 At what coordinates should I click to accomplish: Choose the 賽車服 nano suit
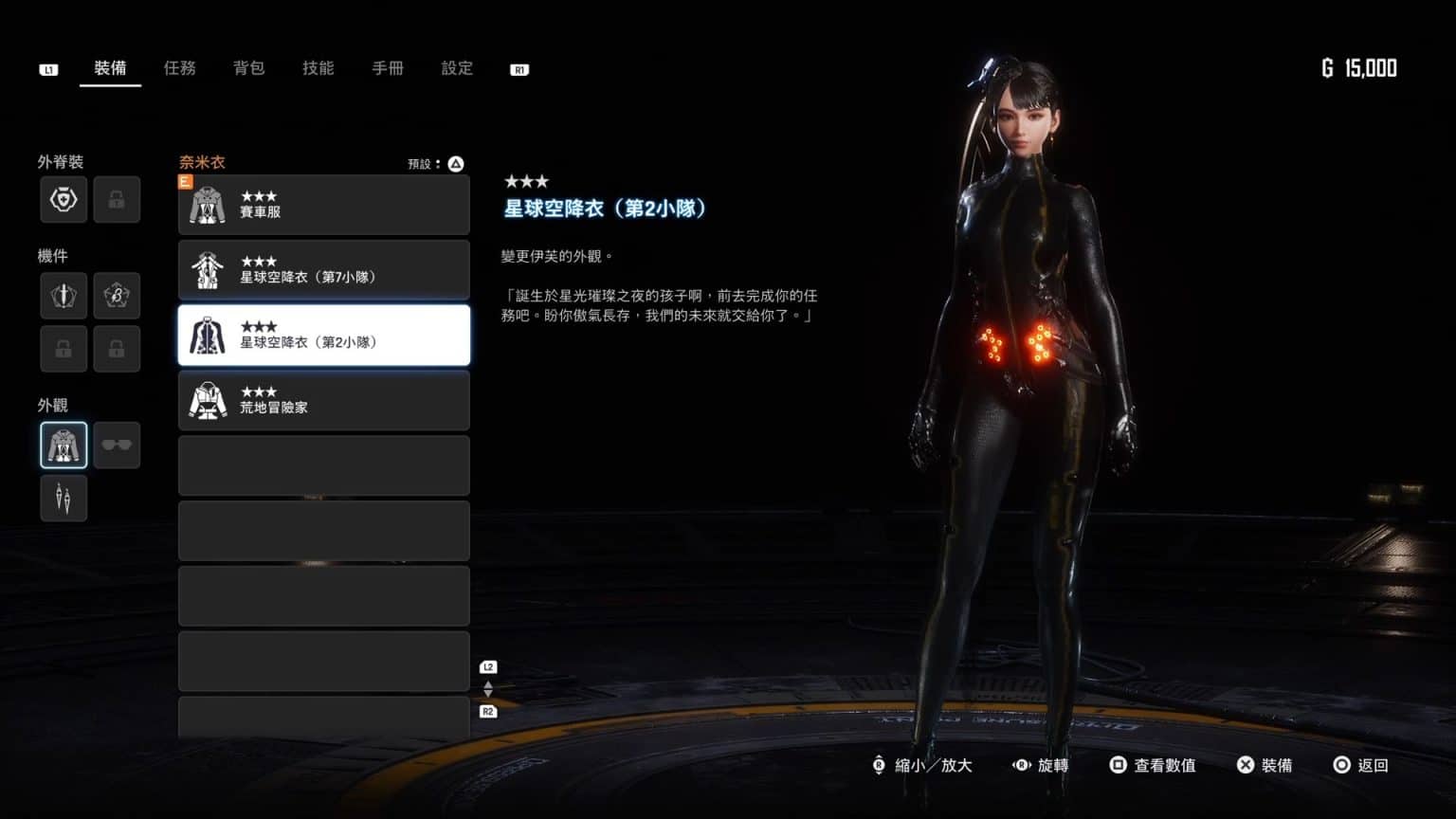coord(323,205)
